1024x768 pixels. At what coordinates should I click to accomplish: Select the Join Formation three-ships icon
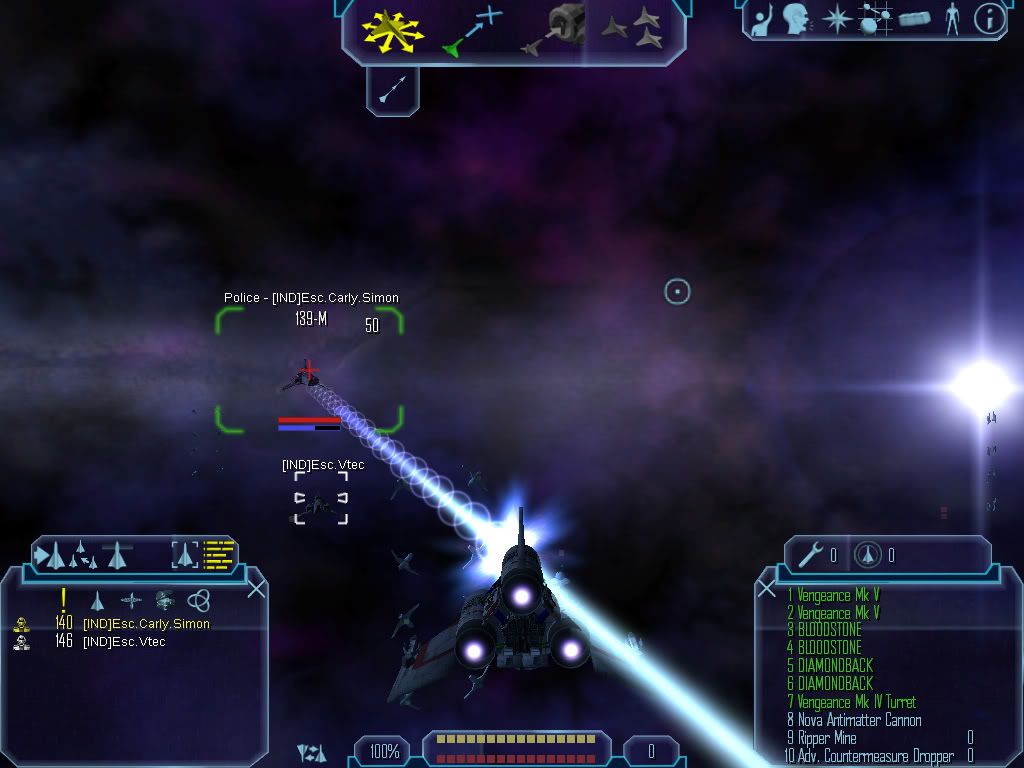(635, 30)
